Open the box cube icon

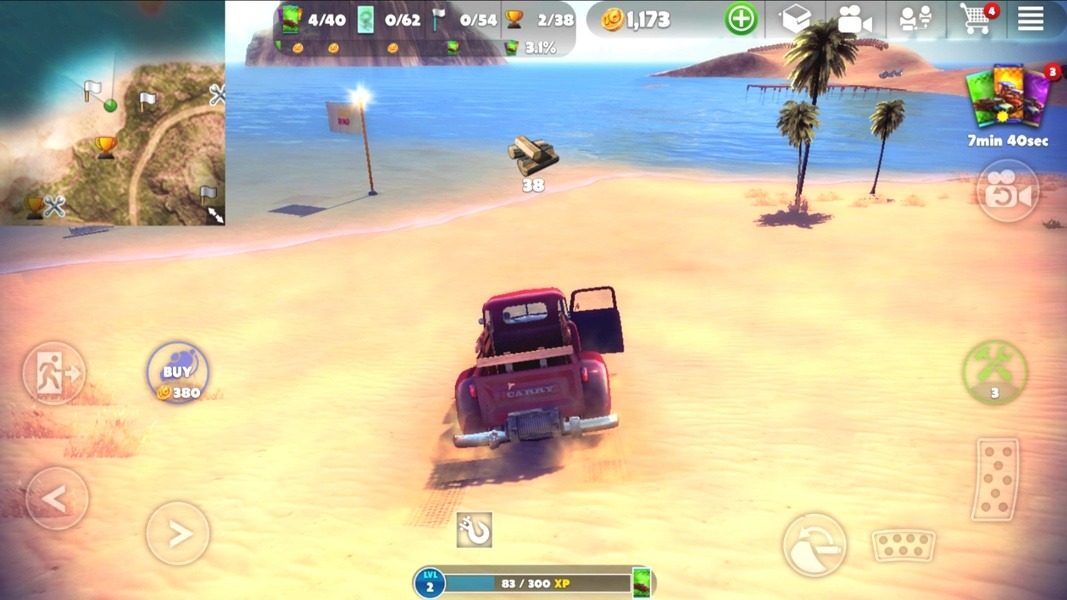click(795, 19)
